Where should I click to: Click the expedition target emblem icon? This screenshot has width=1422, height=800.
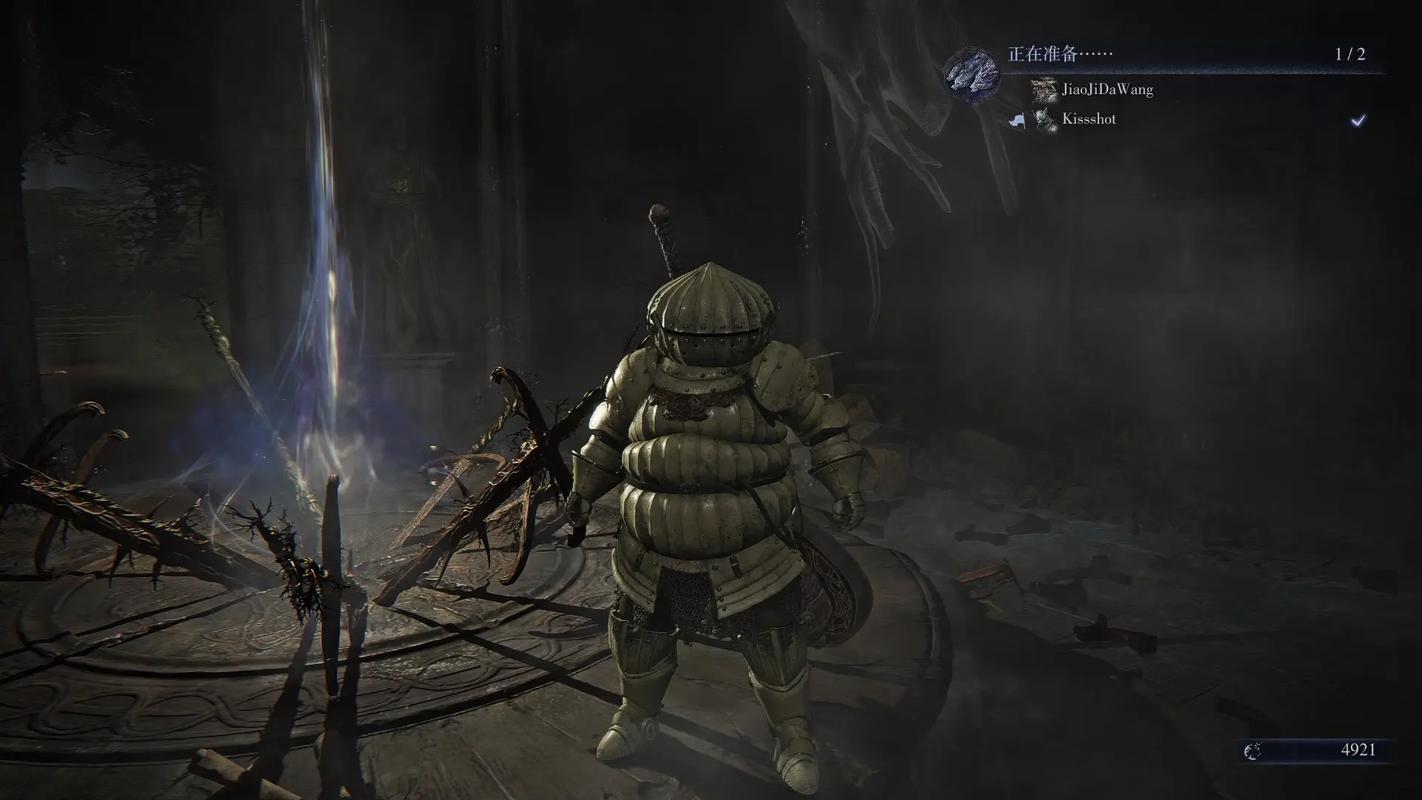click(x=972, y=75)
